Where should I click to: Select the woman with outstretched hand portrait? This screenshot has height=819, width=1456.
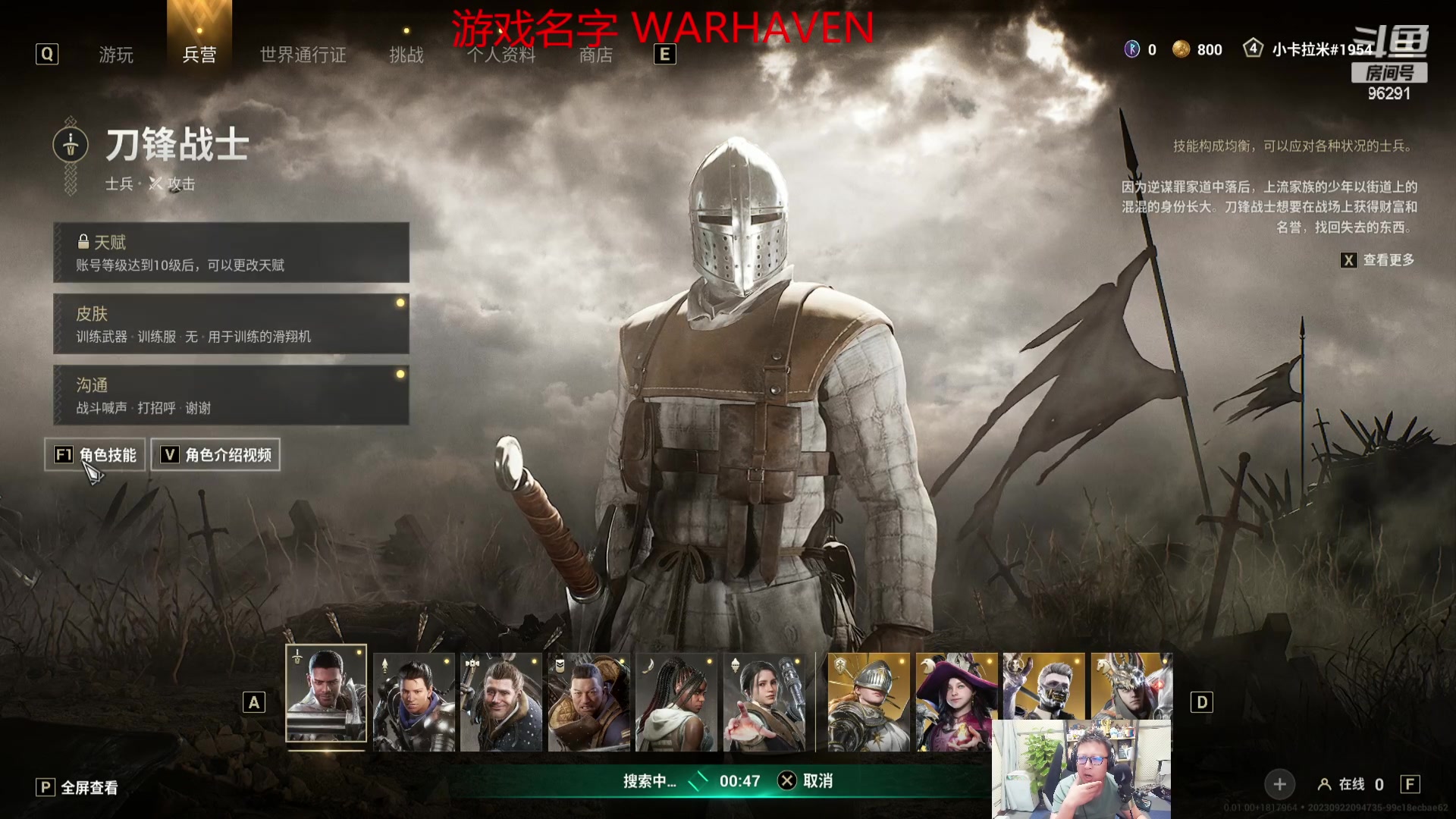(x=764, y=702)
